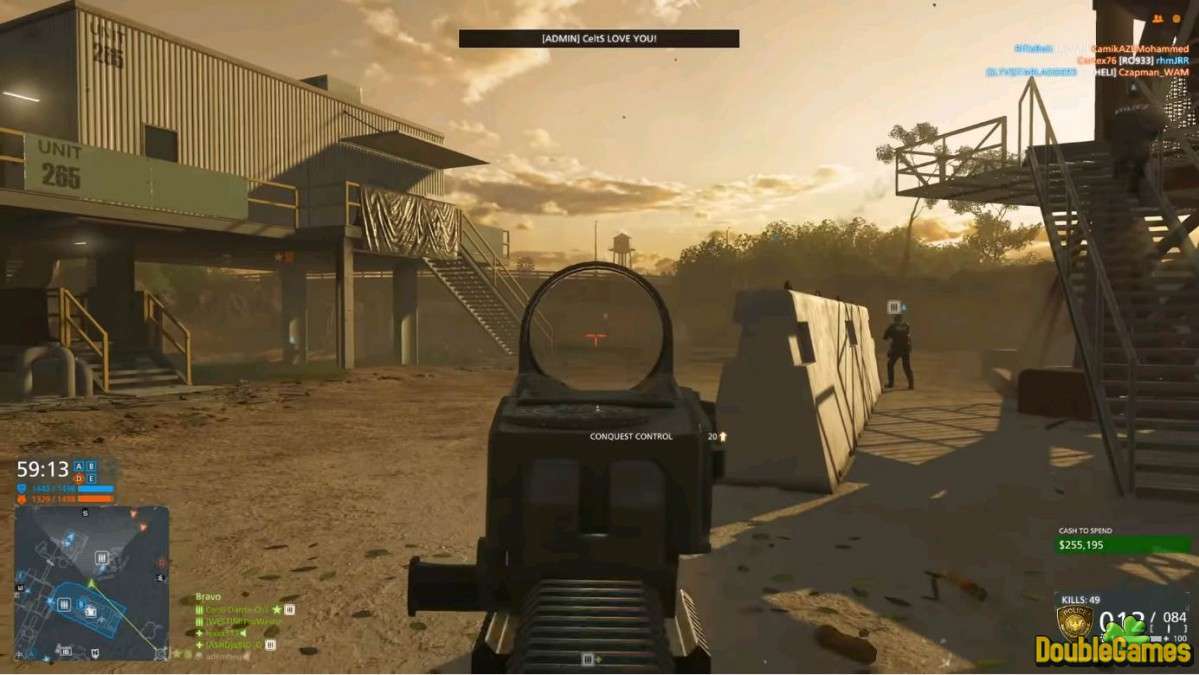Select objective flag A indicator
The width and height of the screenshot is (1199, 675).
[x=79, y=466]
